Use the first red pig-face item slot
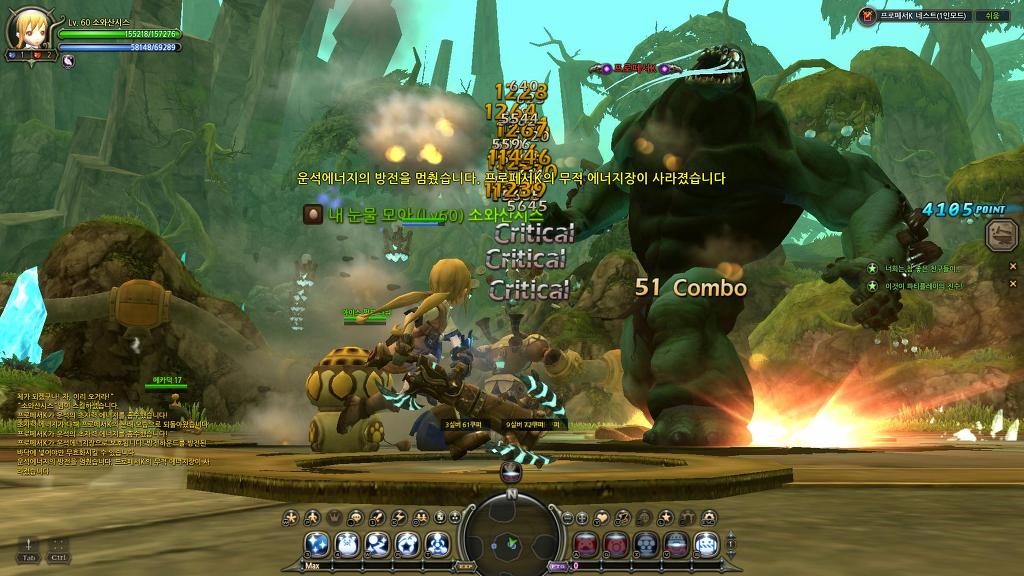Screen dimensions: 1024x576 [586, 544]
